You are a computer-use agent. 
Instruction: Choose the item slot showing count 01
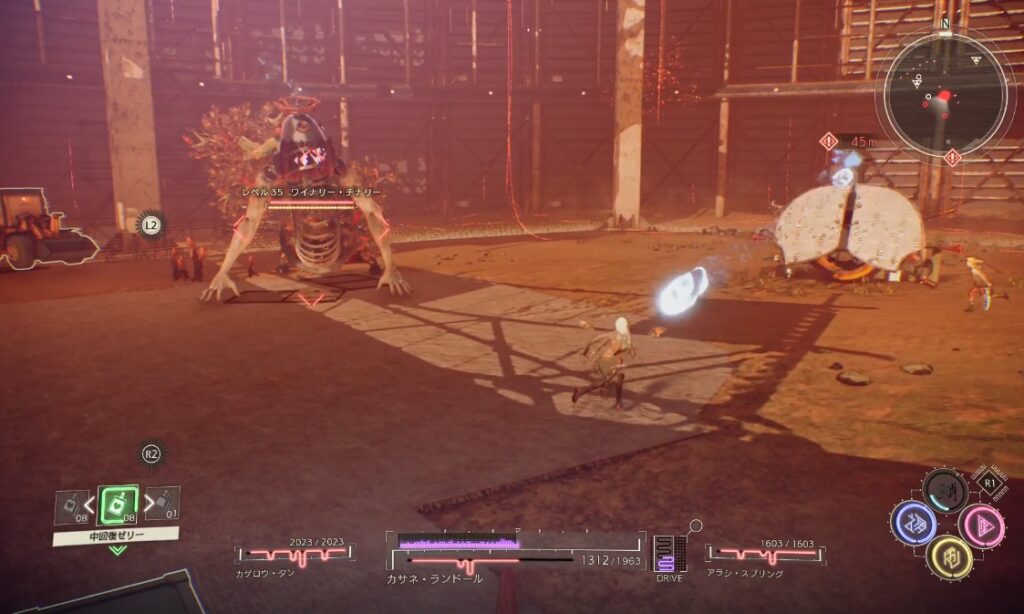[x=163, y=503]
